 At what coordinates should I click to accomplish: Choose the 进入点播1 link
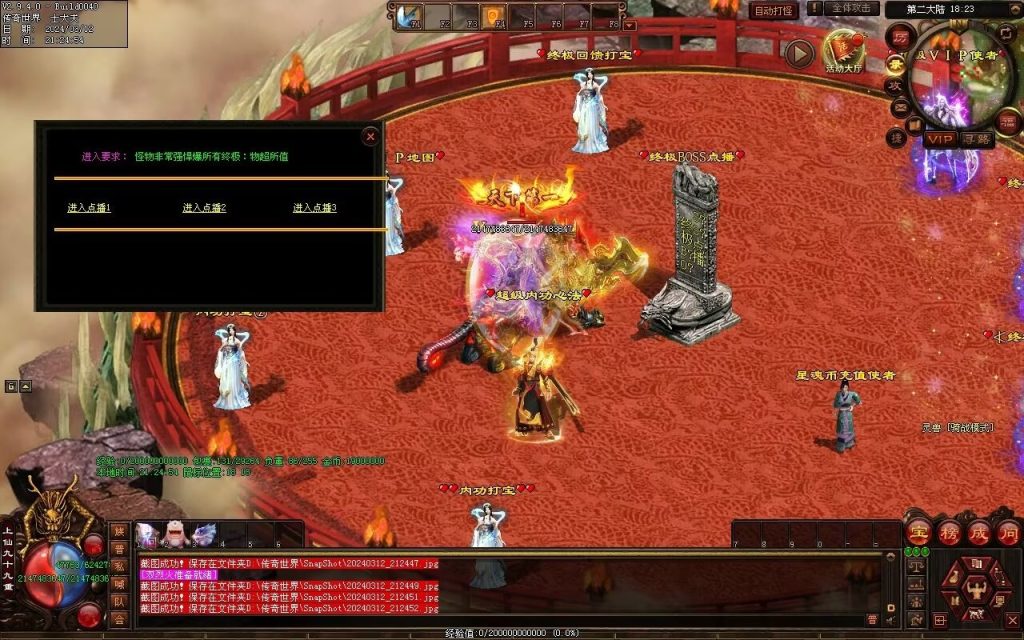pyautogui.click(x=89, y=208)
